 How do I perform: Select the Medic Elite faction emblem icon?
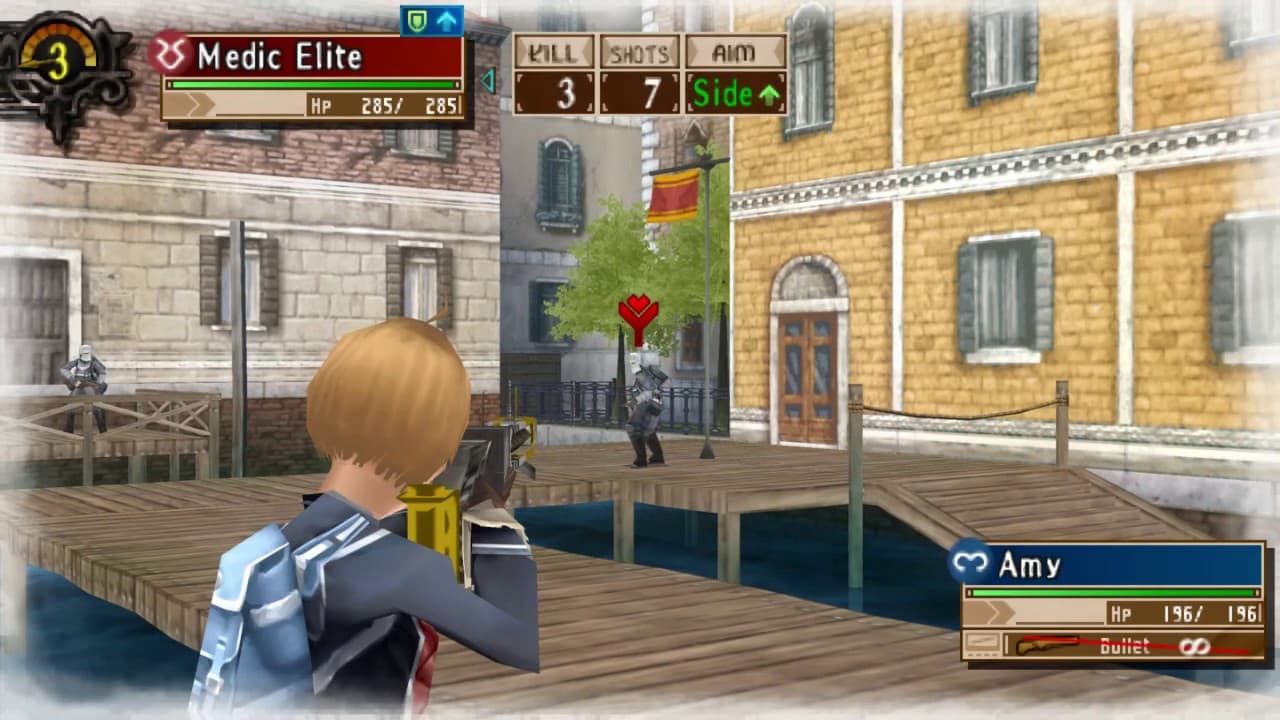pyautogui.click(x=172, y=52)
